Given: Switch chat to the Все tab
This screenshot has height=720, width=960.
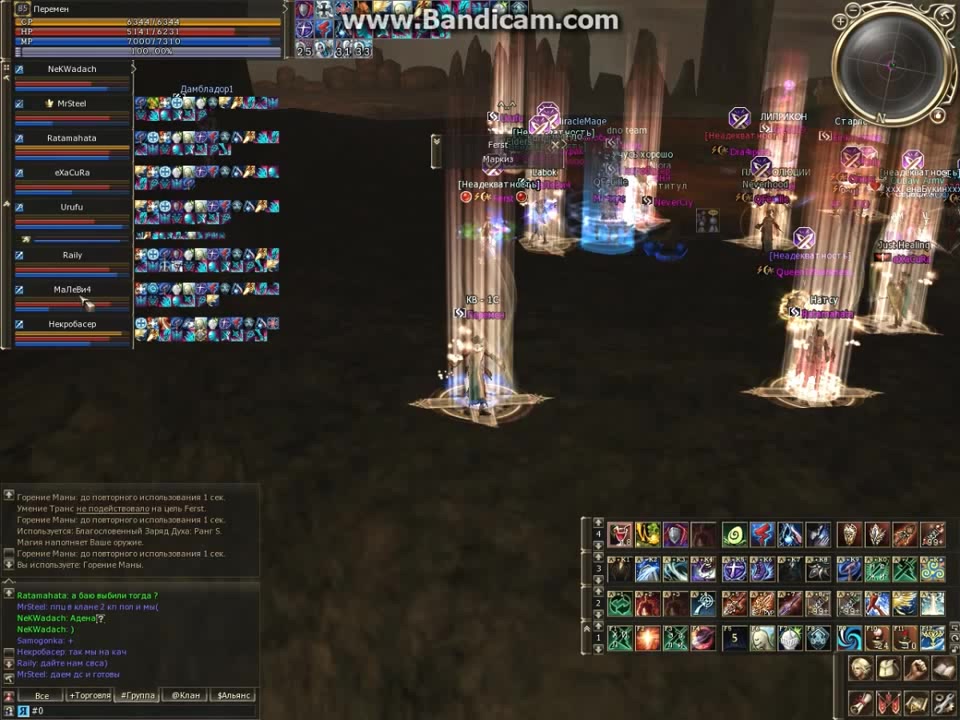Looking at the screenshot, I should (x=41, y=695).
